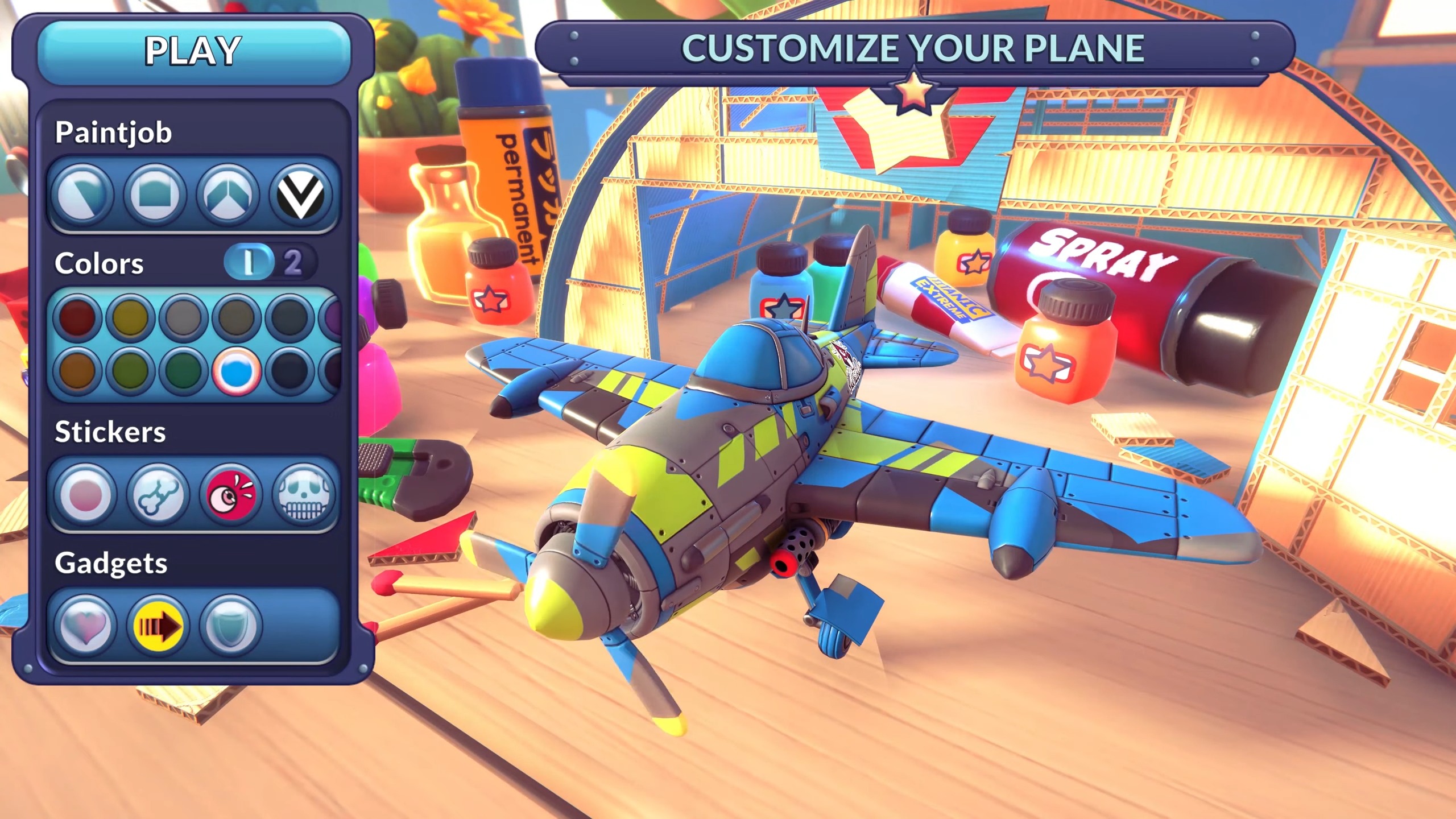Pick the dark red color swatch
Viewport: 1456px width, 819px height.
coord(78,317)
